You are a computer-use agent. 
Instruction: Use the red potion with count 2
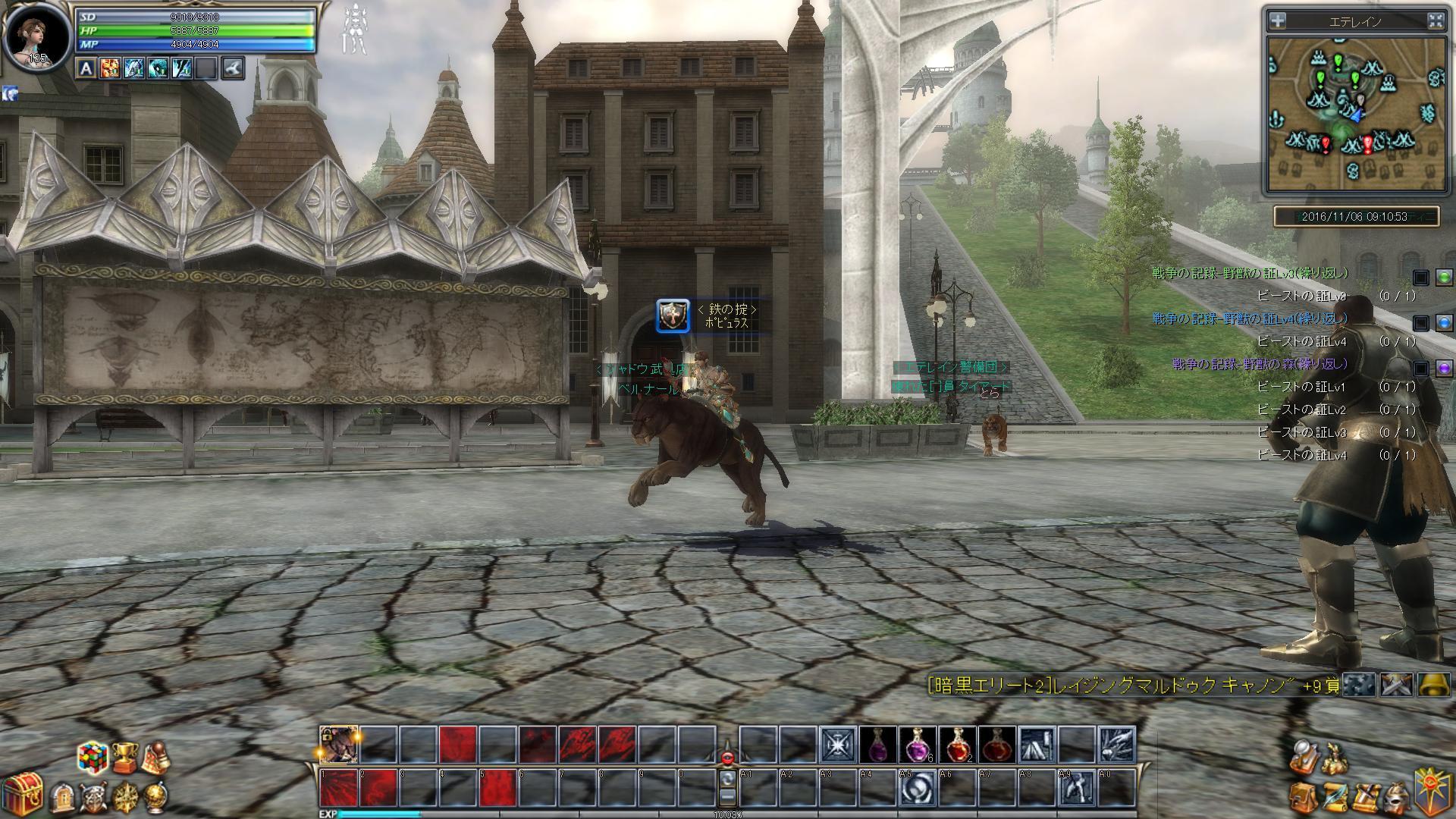tap(957, 744)
